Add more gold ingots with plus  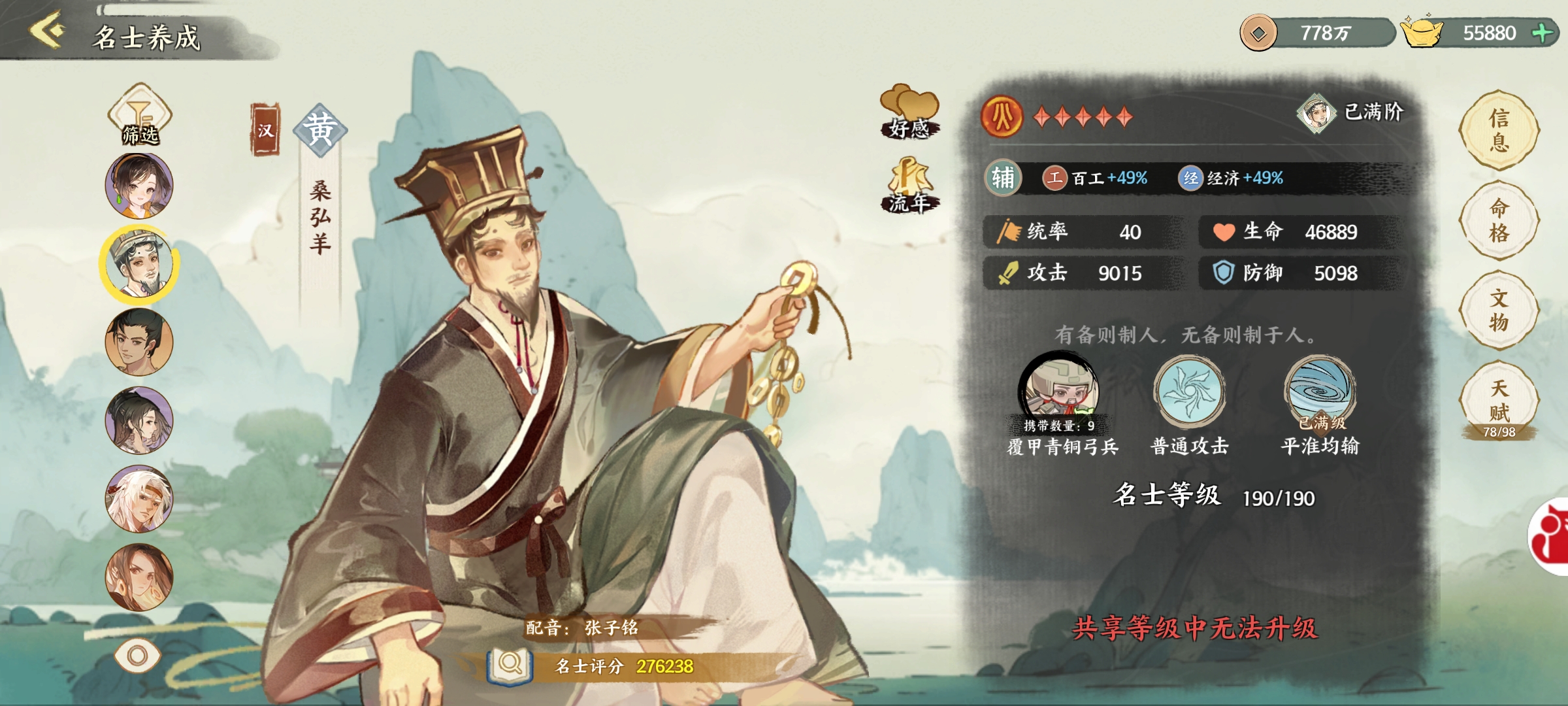point(1543,33)
